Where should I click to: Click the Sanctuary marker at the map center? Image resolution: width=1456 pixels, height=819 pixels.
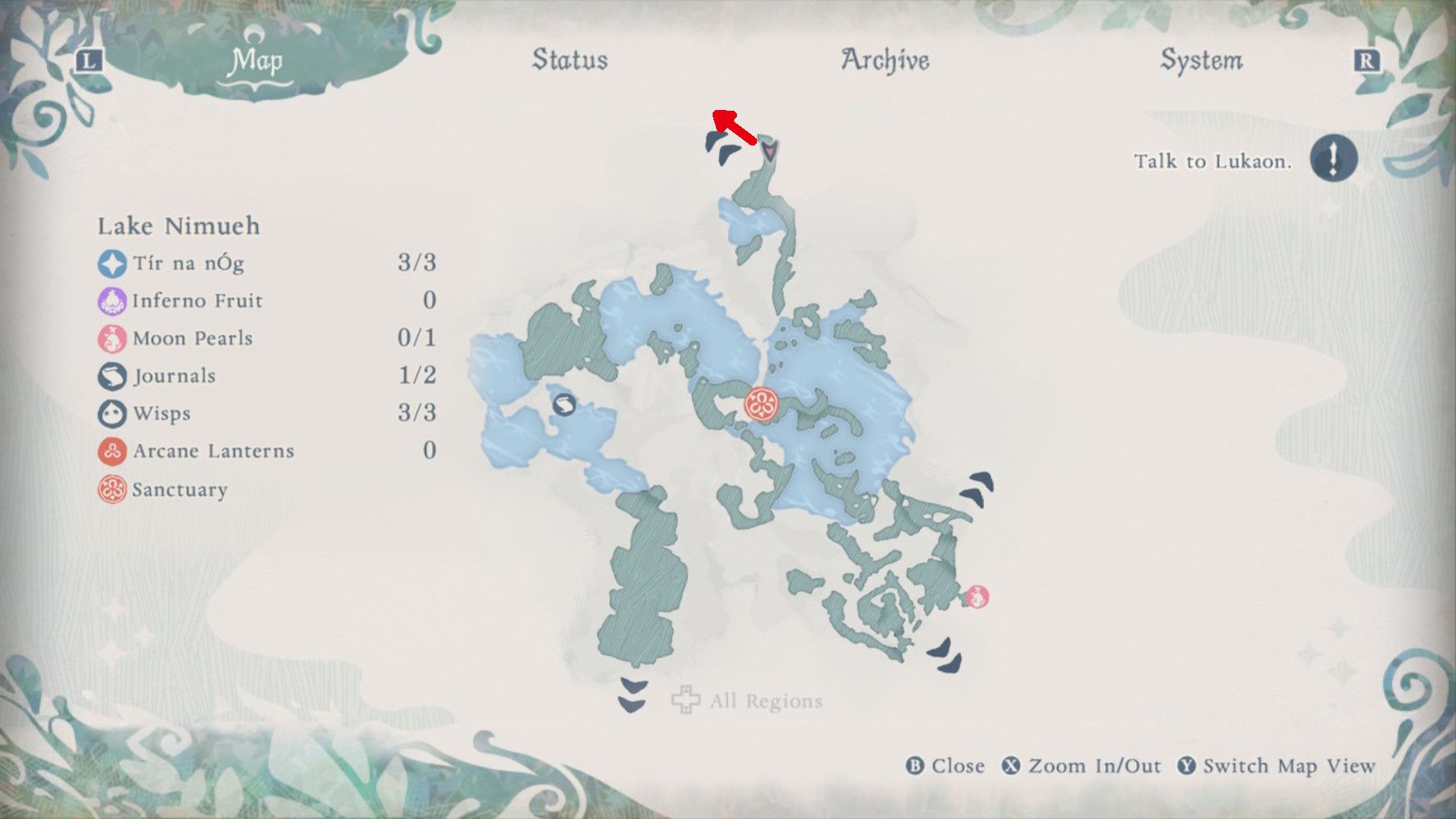coord(761,402)
